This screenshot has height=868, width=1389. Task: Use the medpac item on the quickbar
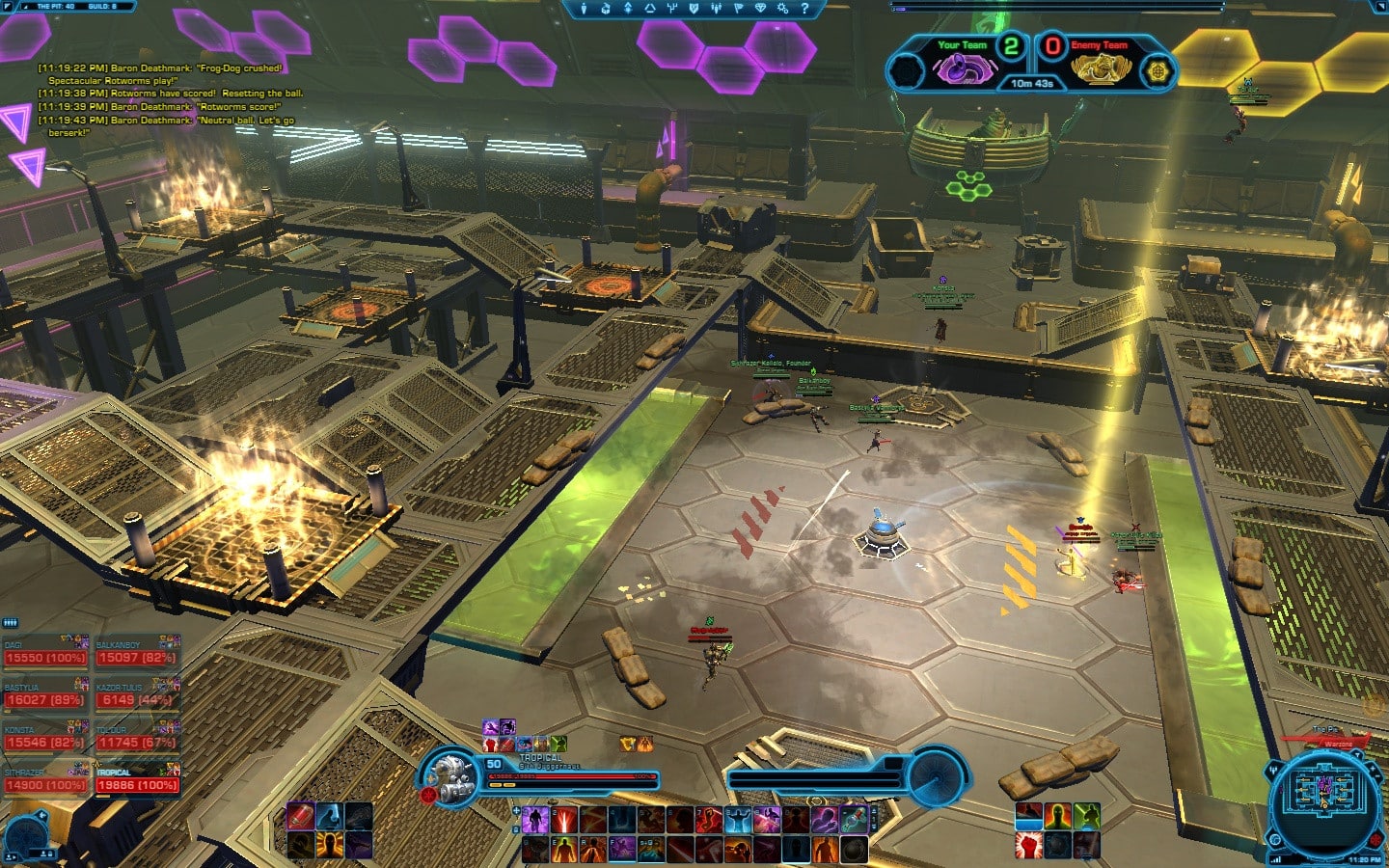click(x=853, y=821)
